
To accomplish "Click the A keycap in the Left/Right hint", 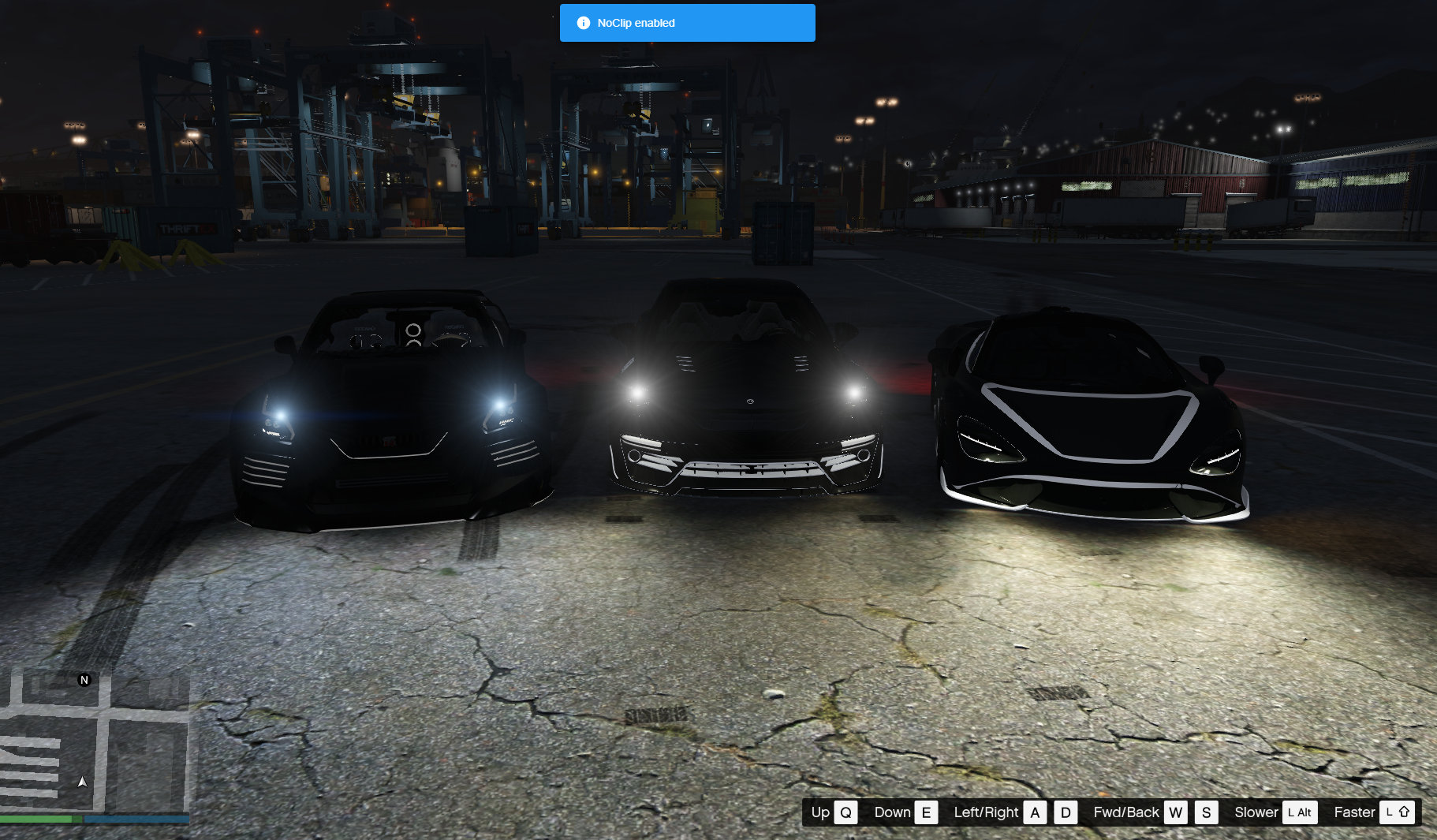I will [1036, 812].
